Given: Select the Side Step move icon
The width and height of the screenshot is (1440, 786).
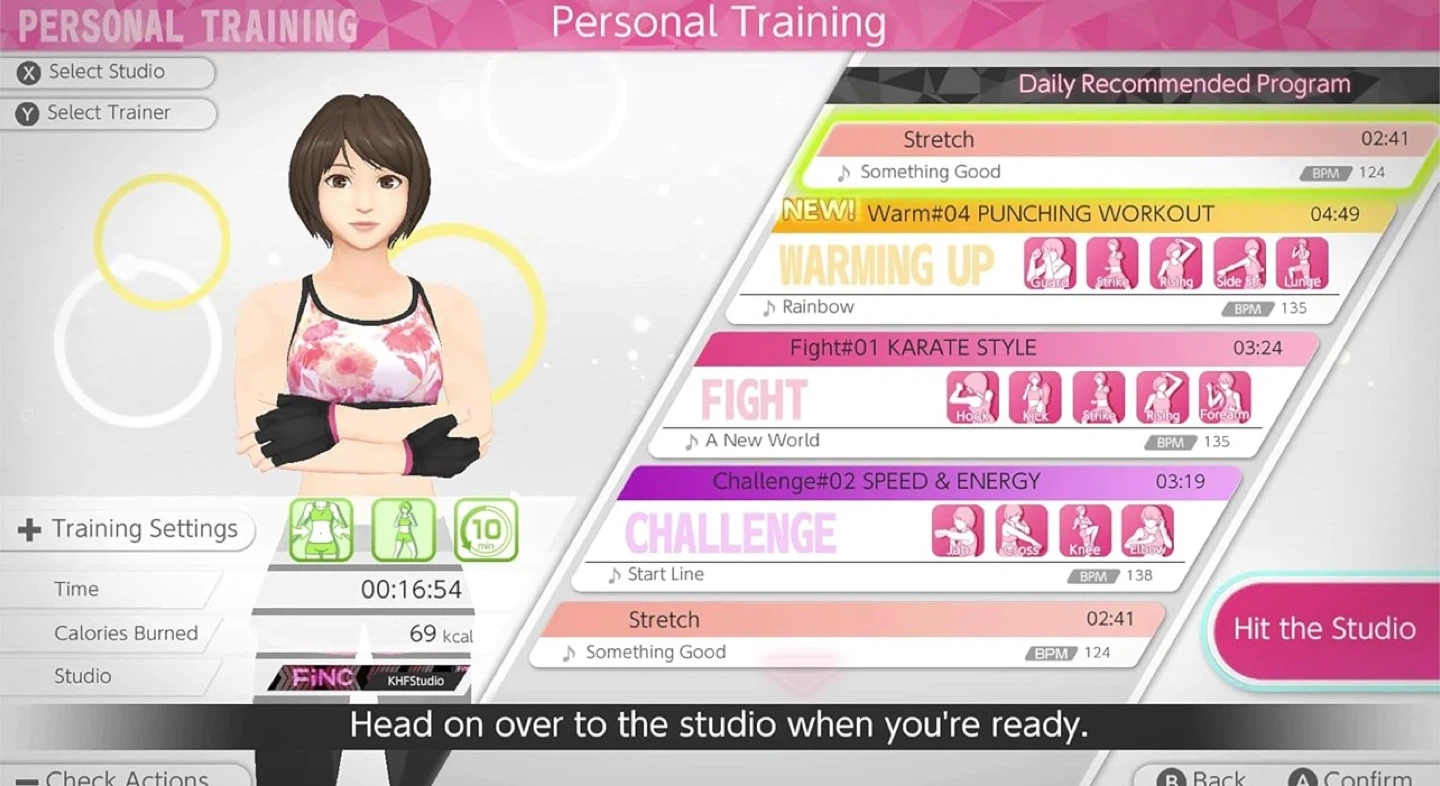Looking at the screenshot, I should (1240, 264).
